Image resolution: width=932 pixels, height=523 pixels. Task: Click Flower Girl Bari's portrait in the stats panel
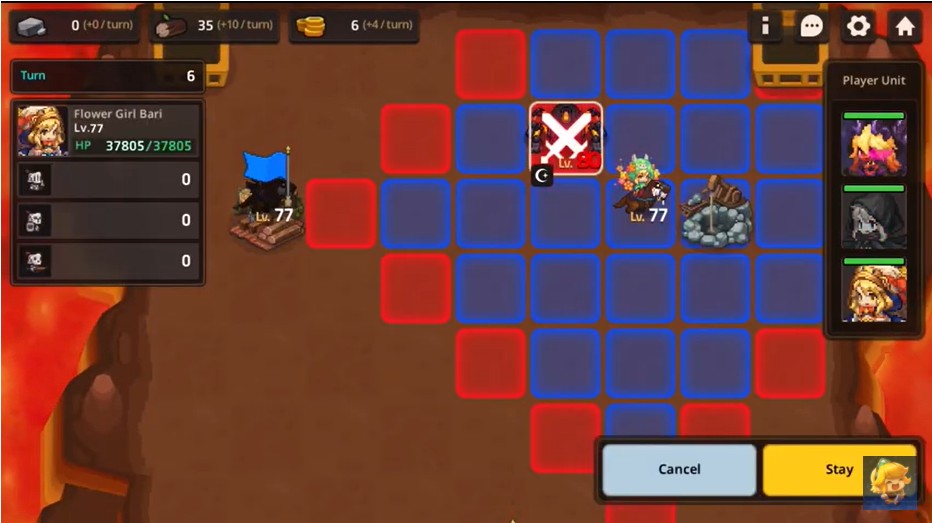point(43,131)
